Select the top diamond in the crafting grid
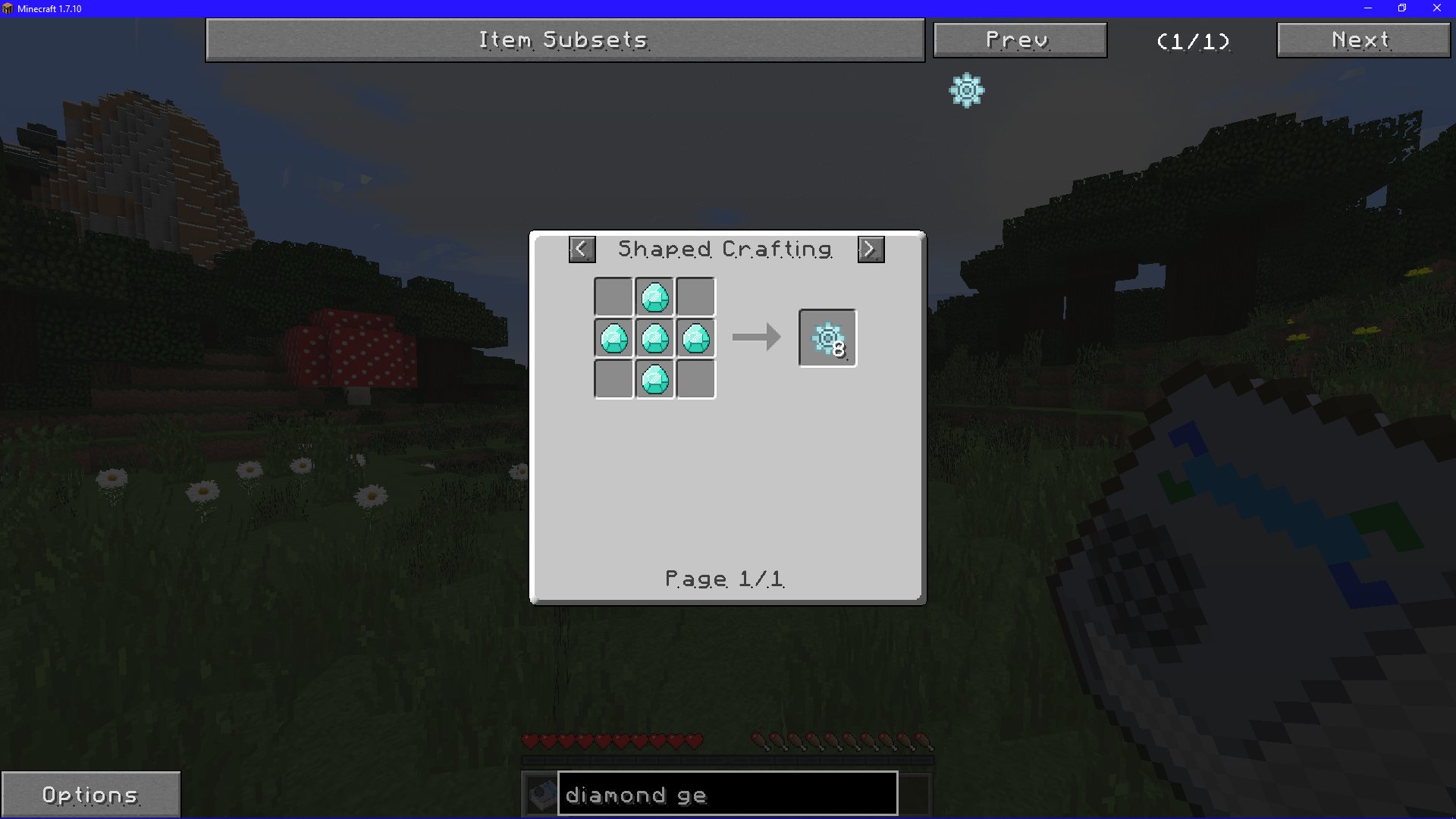Image resolution: width=1456 pixels, height=819 pixels. click(x=655, y=297)
